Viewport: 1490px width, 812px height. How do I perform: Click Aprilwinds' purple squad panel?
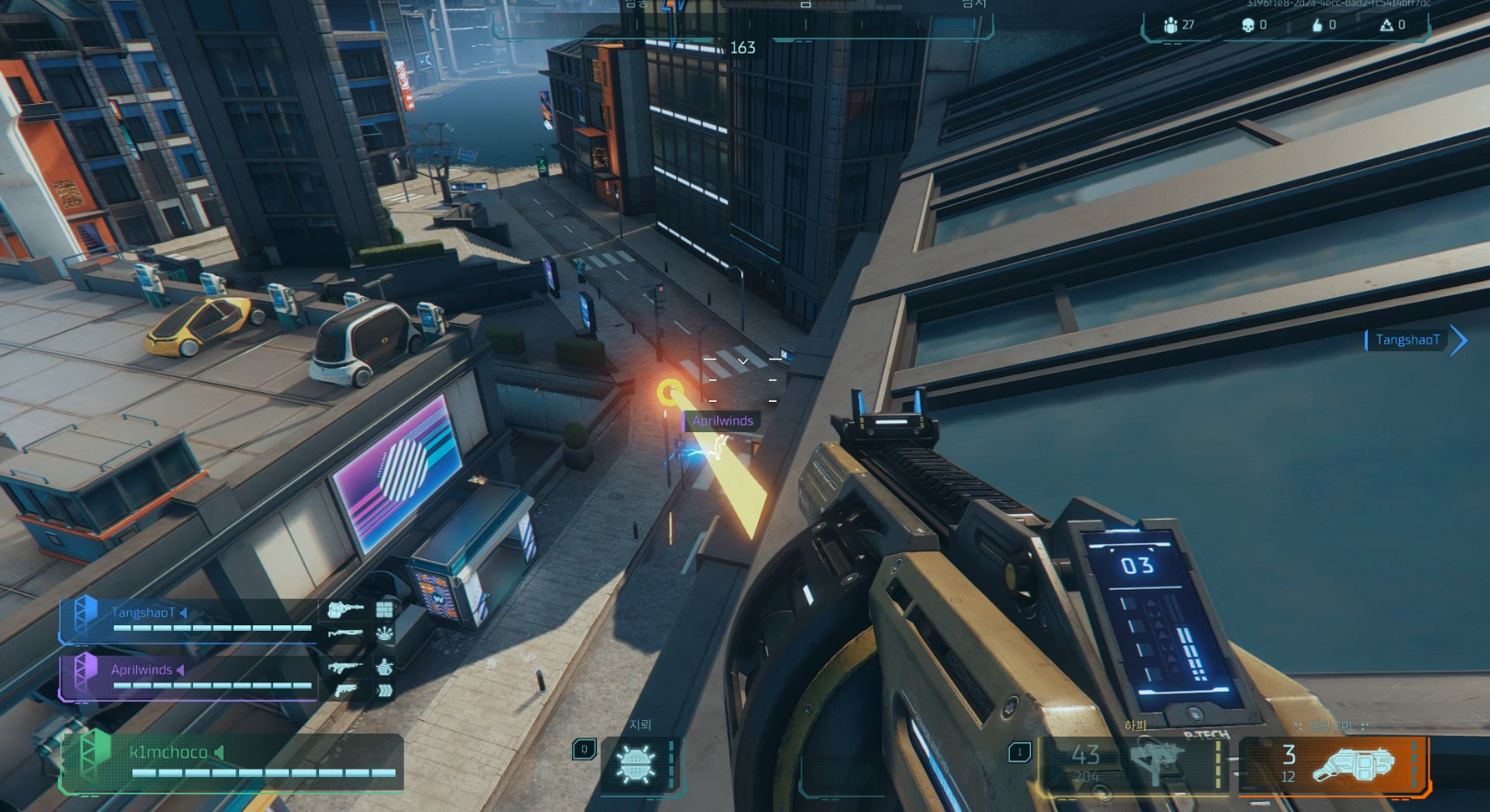[x=189, y=677]
